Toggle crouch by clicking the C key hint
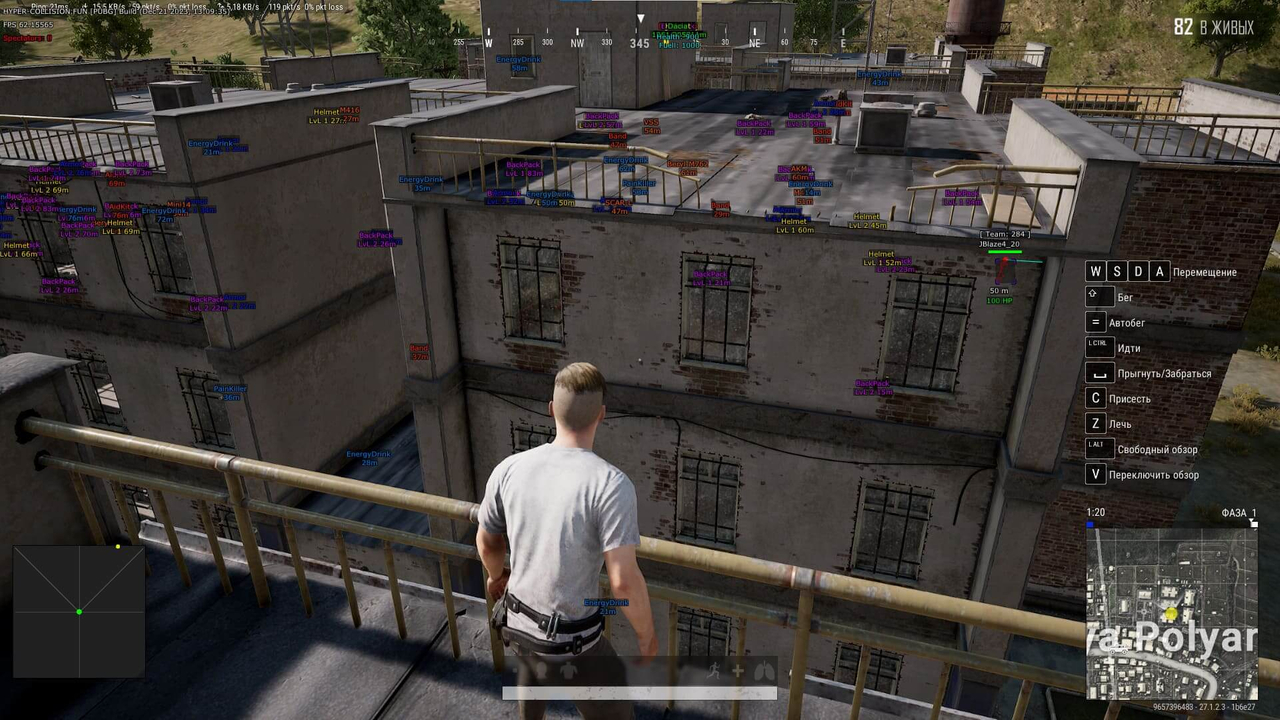 pos(1095,398)
